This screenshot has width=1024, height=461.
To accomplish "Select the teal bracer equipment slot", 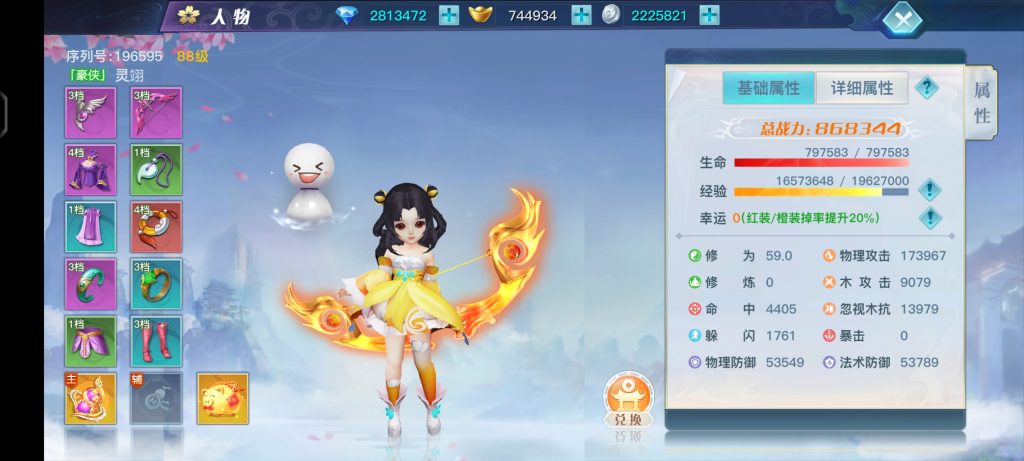I will pyautogui.click(x=91, y=284).
